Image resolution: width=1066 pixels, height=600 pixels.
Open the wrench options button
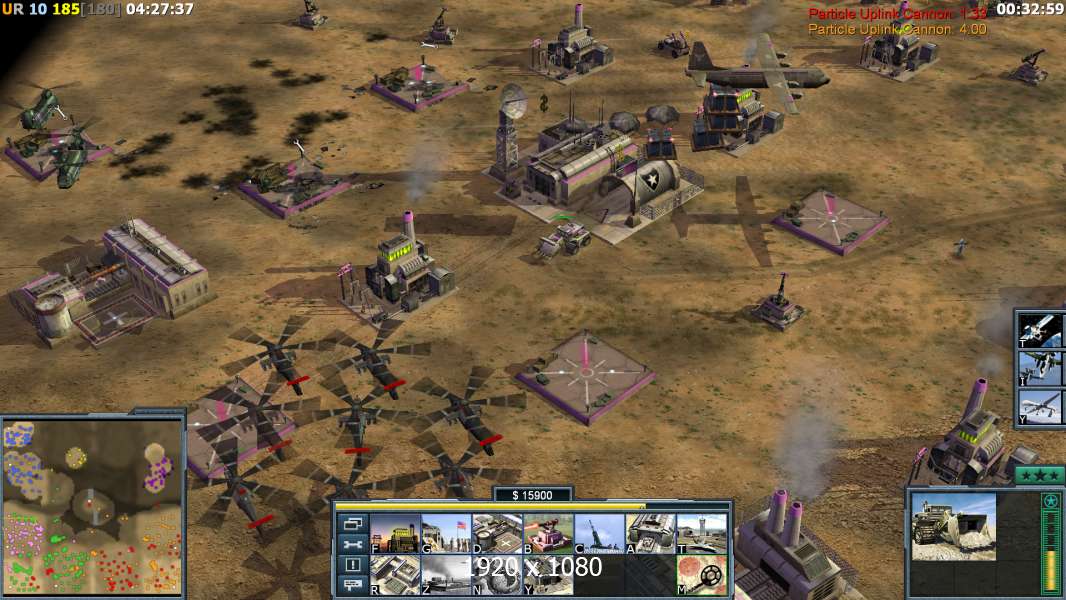[352, 544]
